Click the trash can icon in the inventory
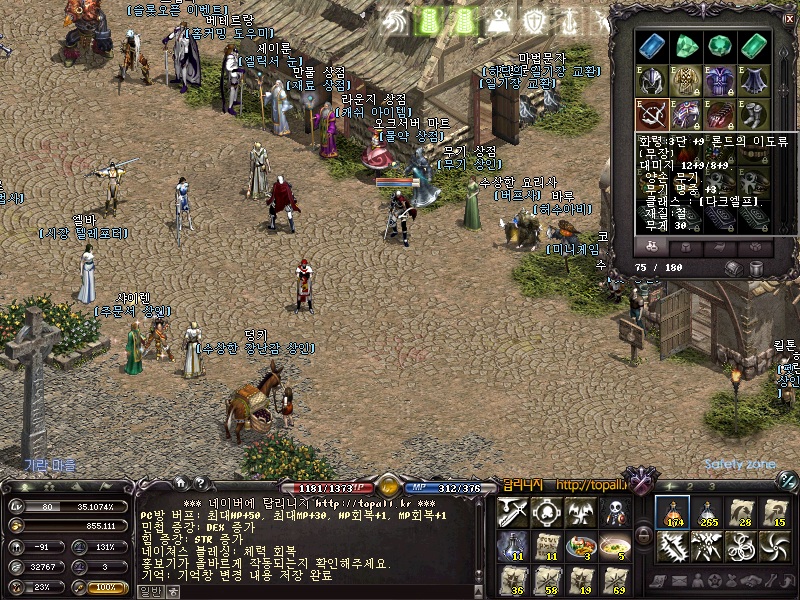This screenshot has height=600, width=800. point(755,268)
